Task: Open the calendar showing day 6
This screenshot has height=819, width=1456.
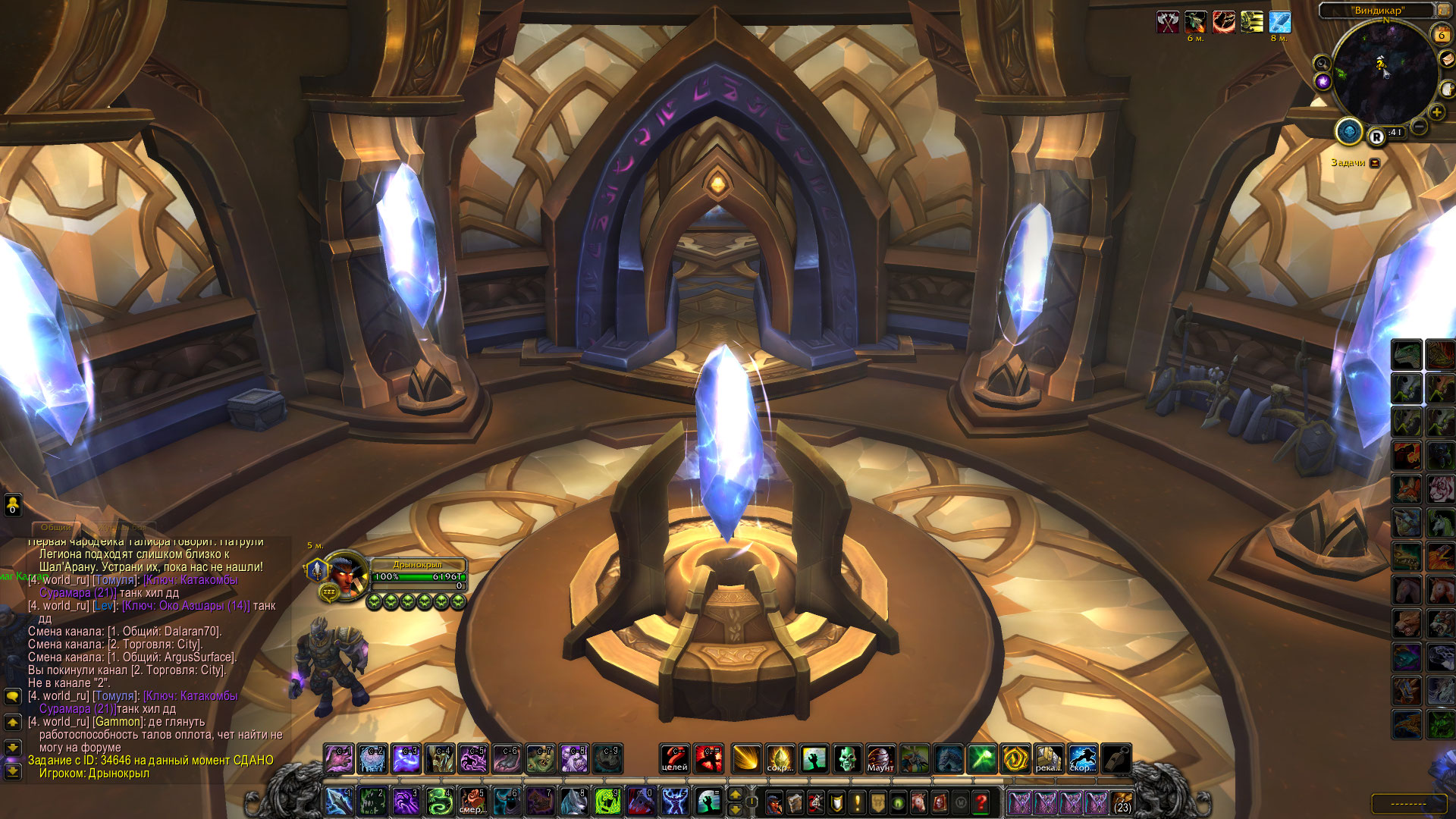Action: tap(1441, 34)
